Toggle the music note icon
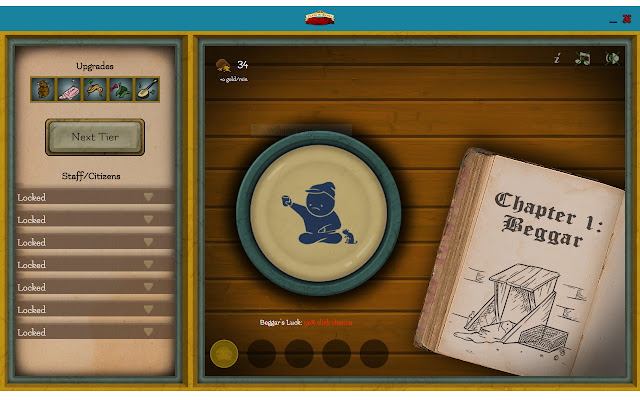The width and height of the screenshot is (640, 400). 582,59
